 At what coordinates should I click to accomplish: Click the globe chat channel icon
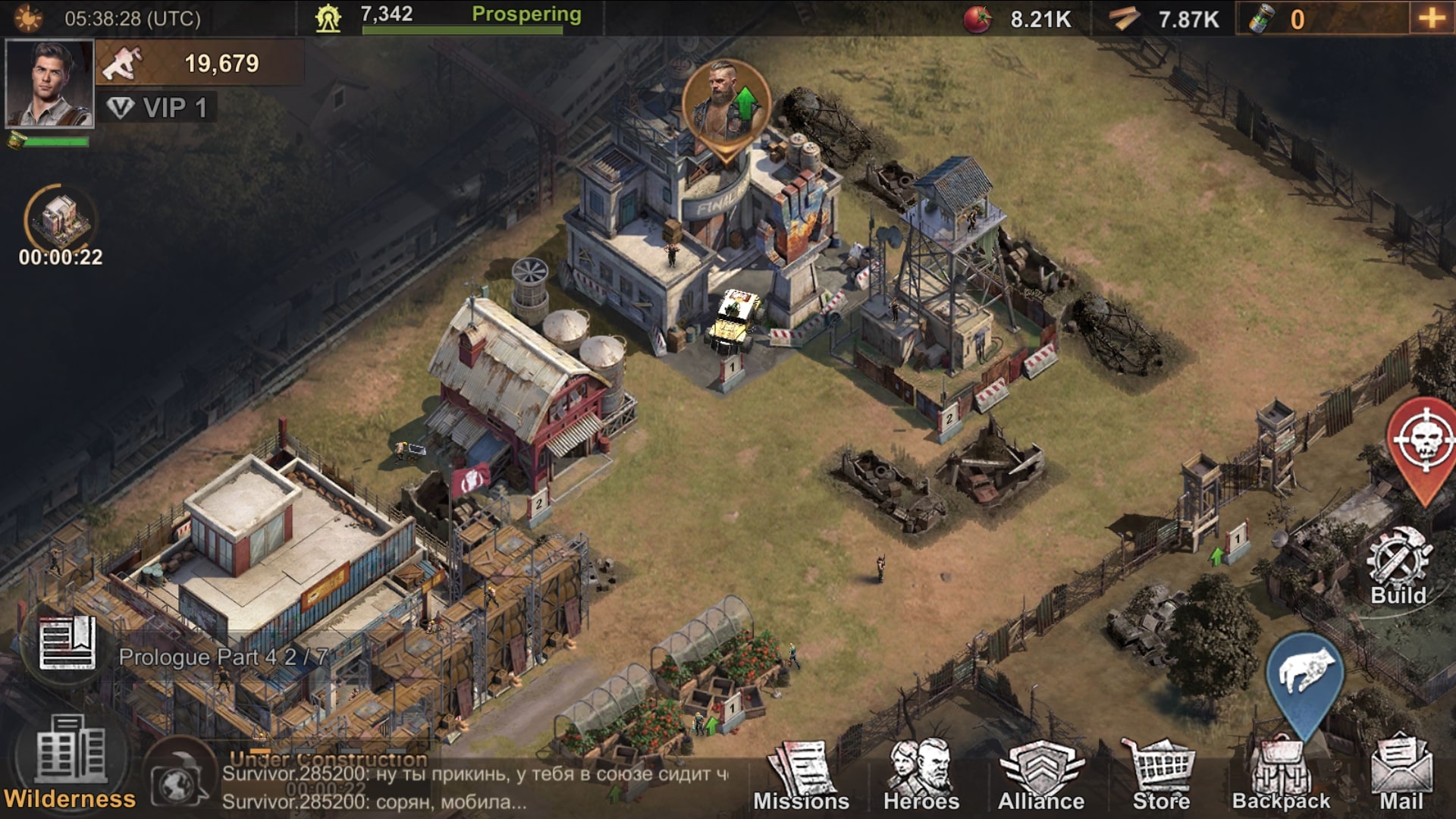[x=177, y=781]
